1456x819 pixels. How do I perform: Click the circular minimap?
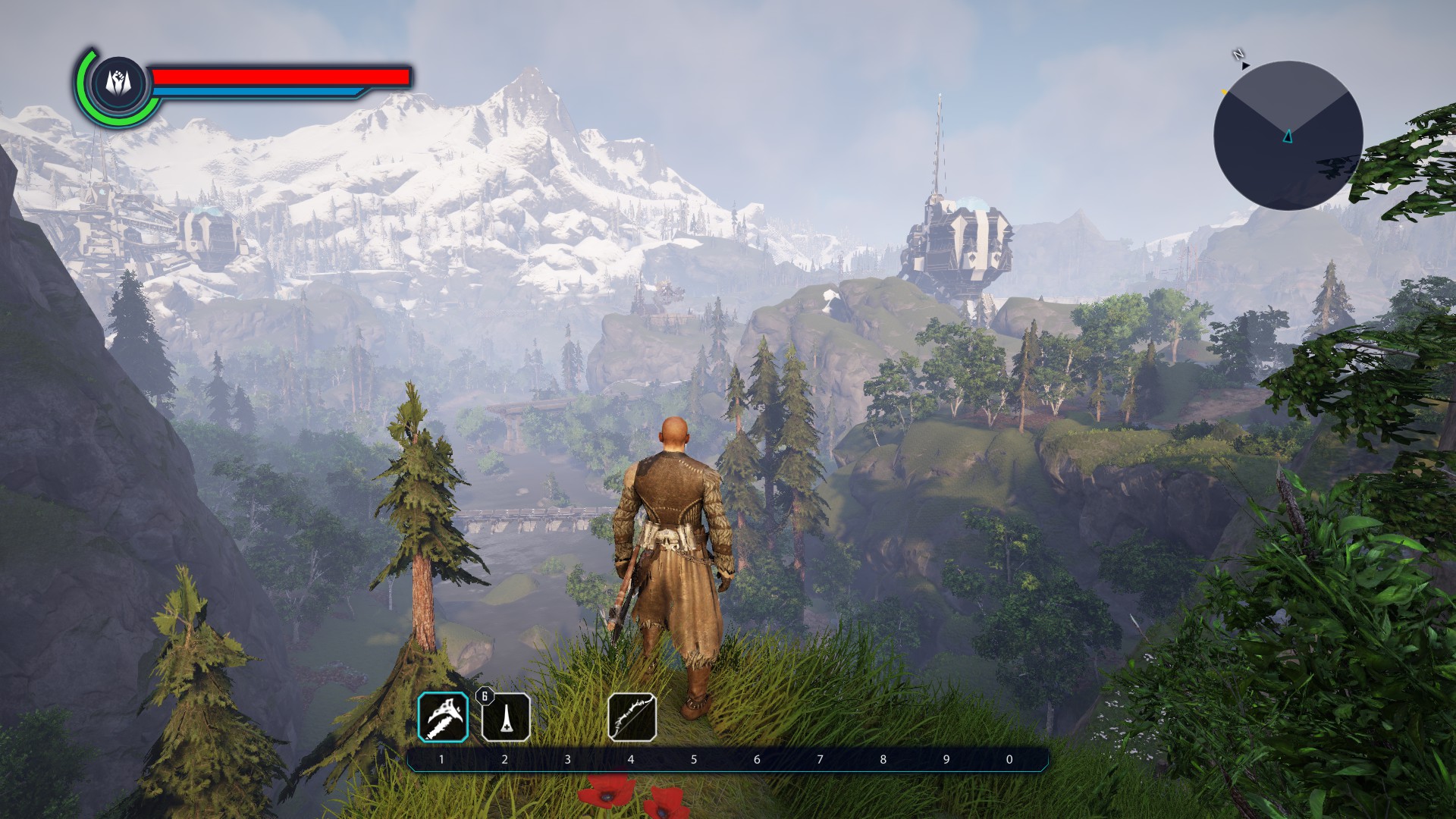pyautogui.click(x=1288, y=136)
